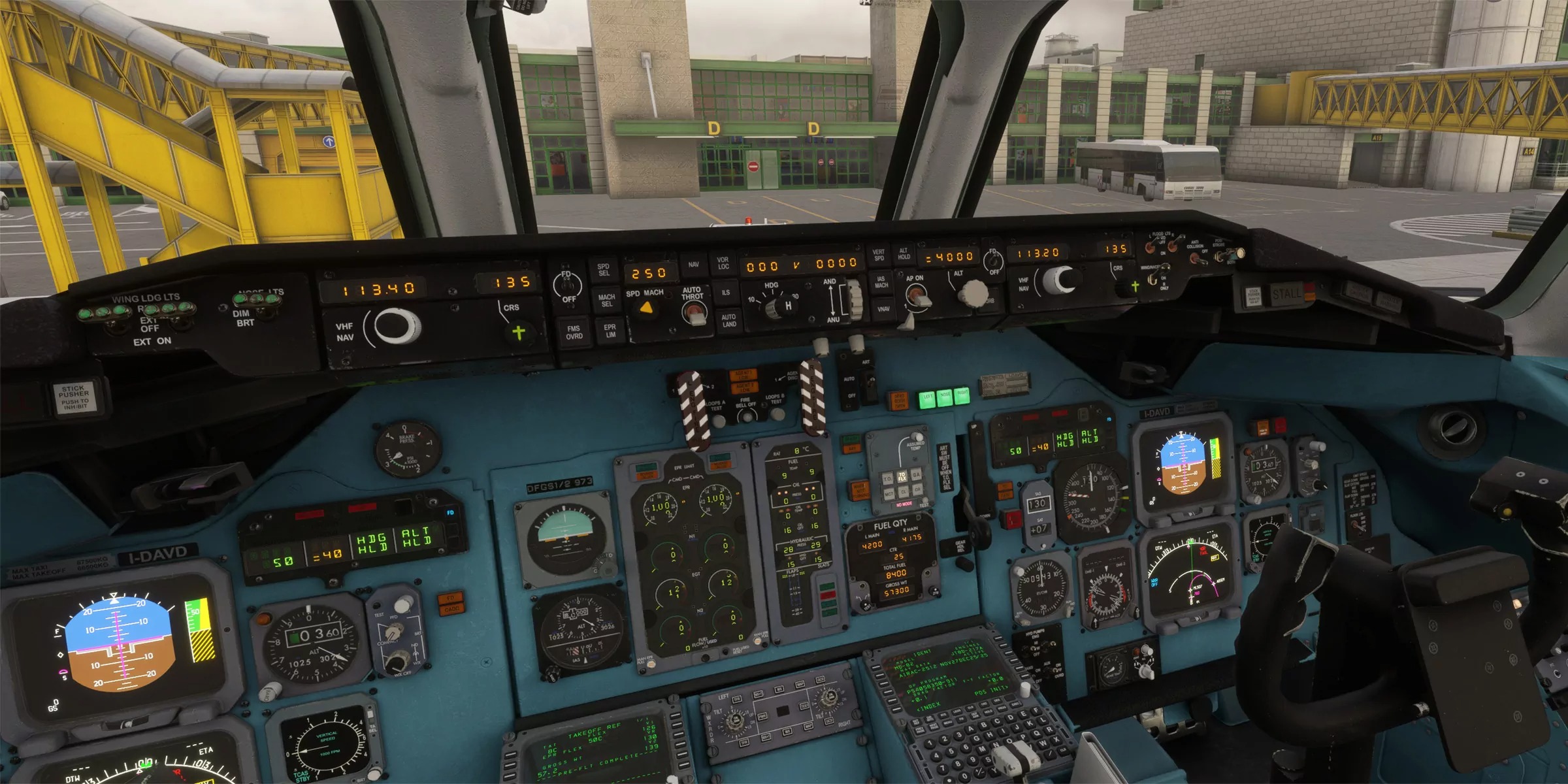Activate the FMS OVRD button
This screenshot has height=784, width=1568.
[x=574, y=333]
